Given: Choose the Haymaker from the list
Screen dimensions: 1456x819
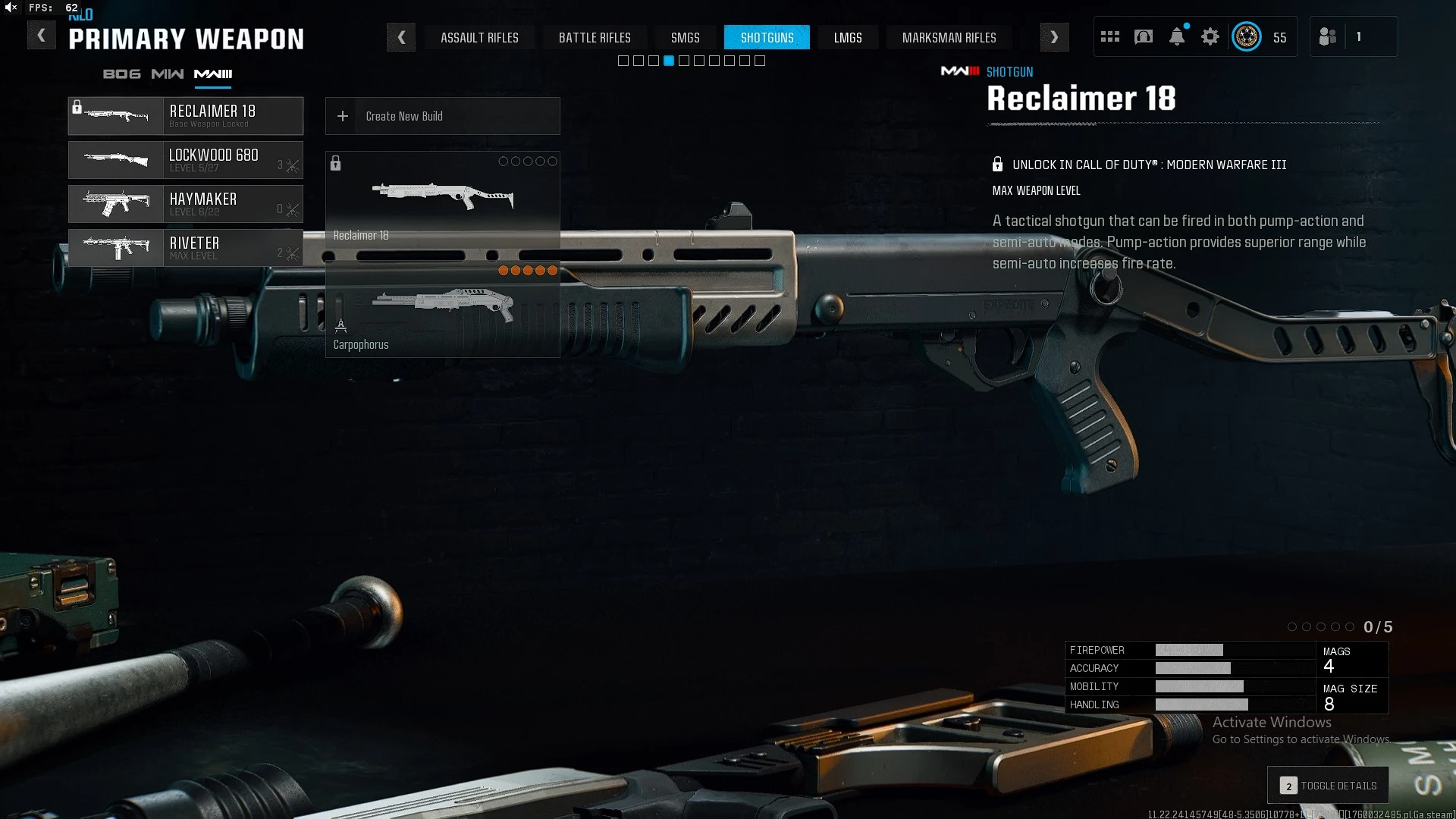Looking at the screenshot, I should pos(186,204).
